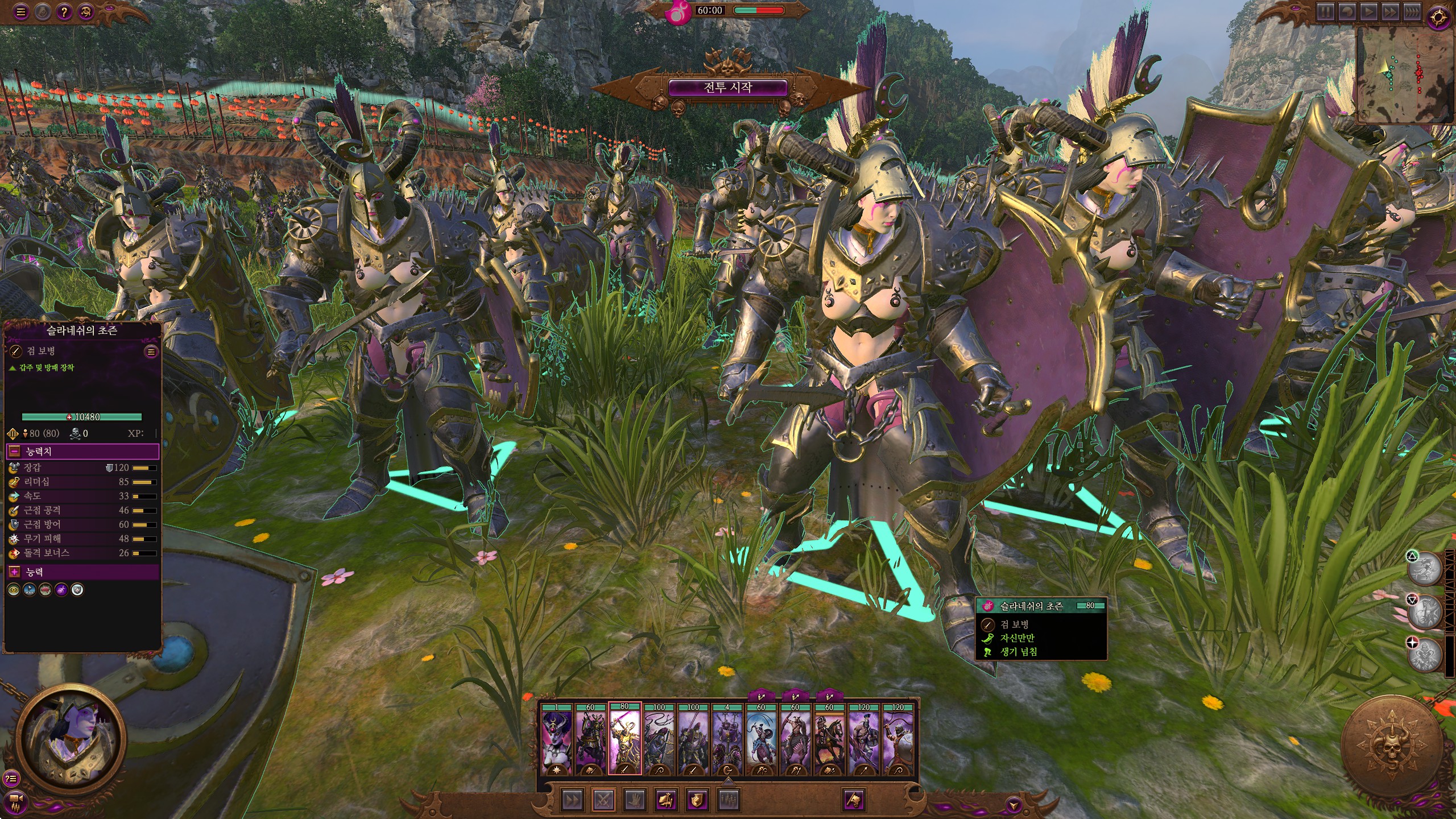The width and height of the screenshot is (1456, 819).
Task: Expand the unit card tray arrow
Action: click(727, 781)
